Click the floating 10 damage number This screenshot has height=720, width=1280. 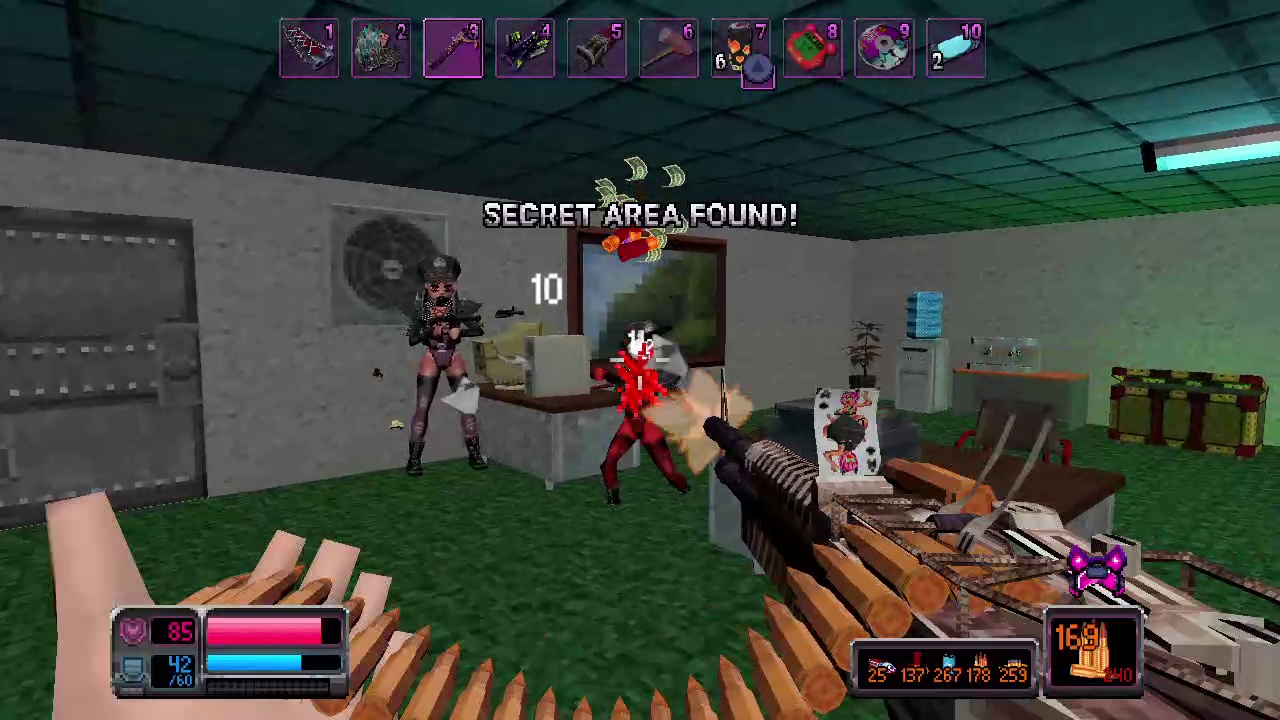point(546,289)
